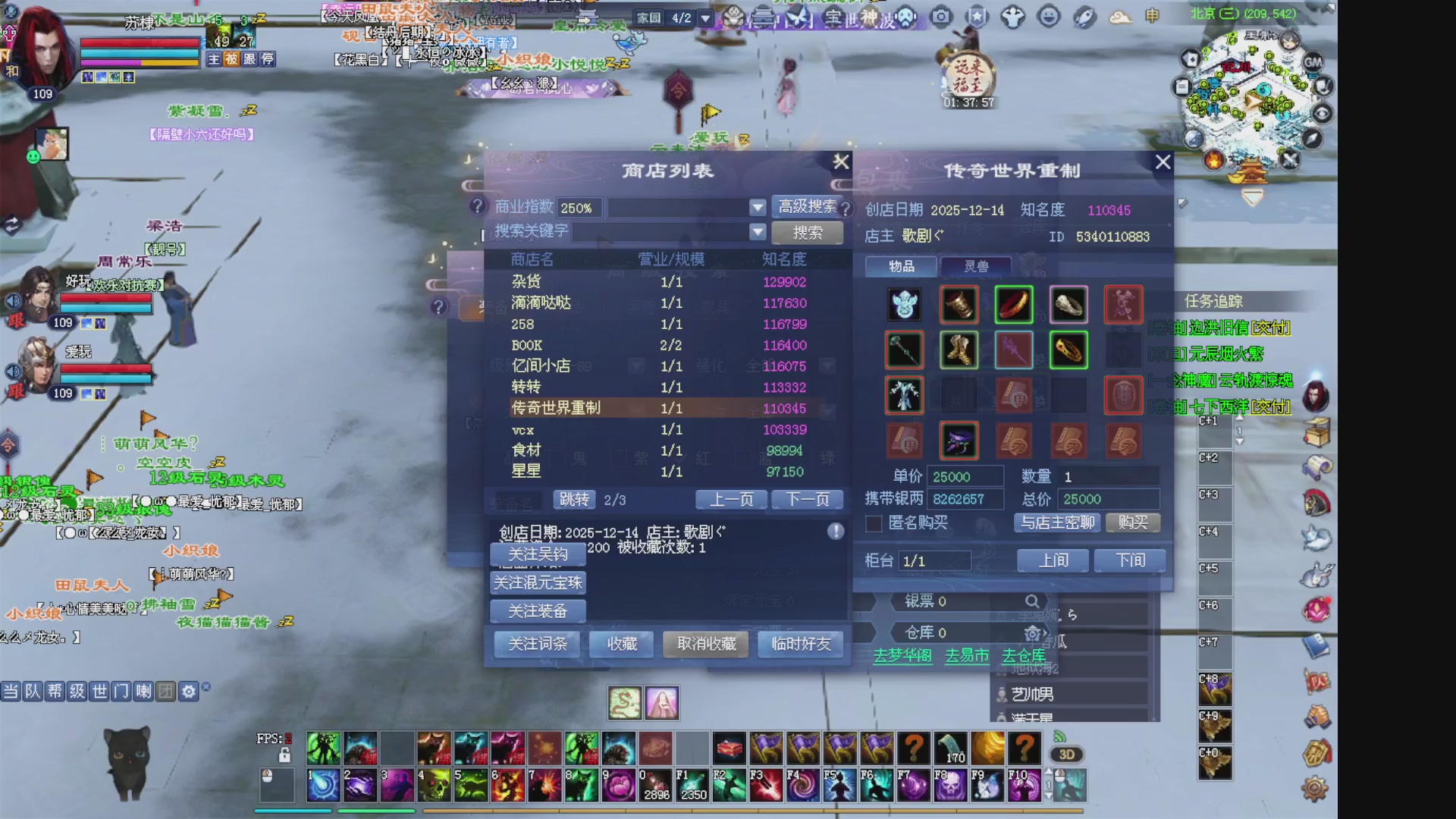Select the golden bracelet item for purchase
This screenshot has height=819, width=1456.
(1068, 350)
